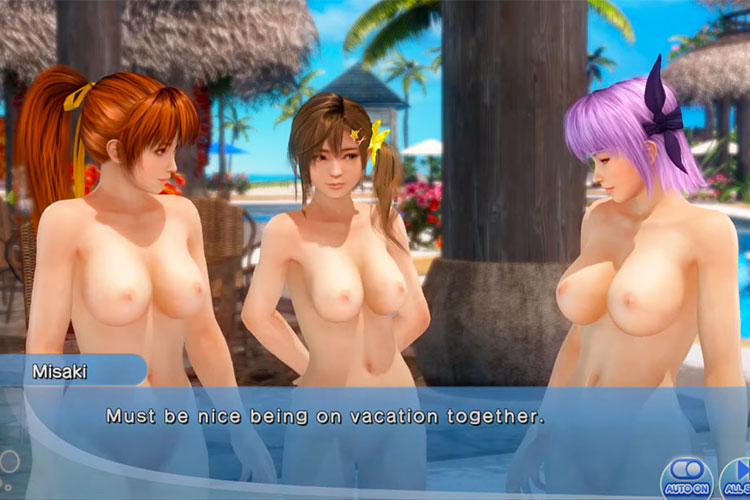Image resolution: width=750 pixels, height=500 pixels.
Task: Toggle the AUTO ON dialogue button
Action: tap(687, 476)
